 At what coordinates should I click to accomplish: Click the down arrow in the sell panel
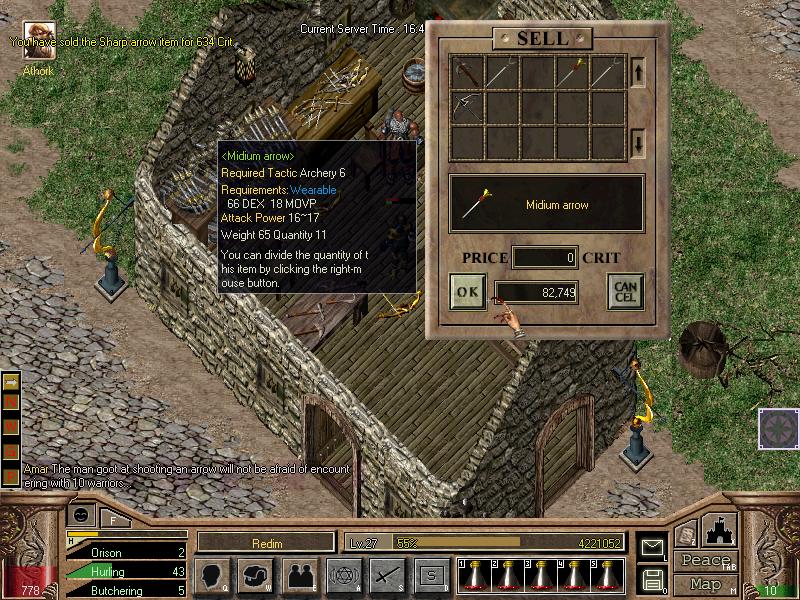coord(638,144)
